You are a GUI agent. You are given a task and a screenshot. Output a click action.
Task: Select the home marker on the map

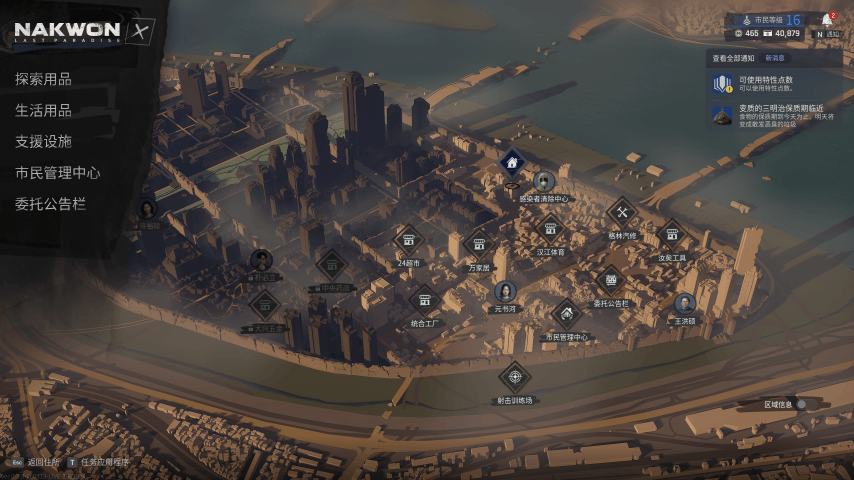[511, 161]
